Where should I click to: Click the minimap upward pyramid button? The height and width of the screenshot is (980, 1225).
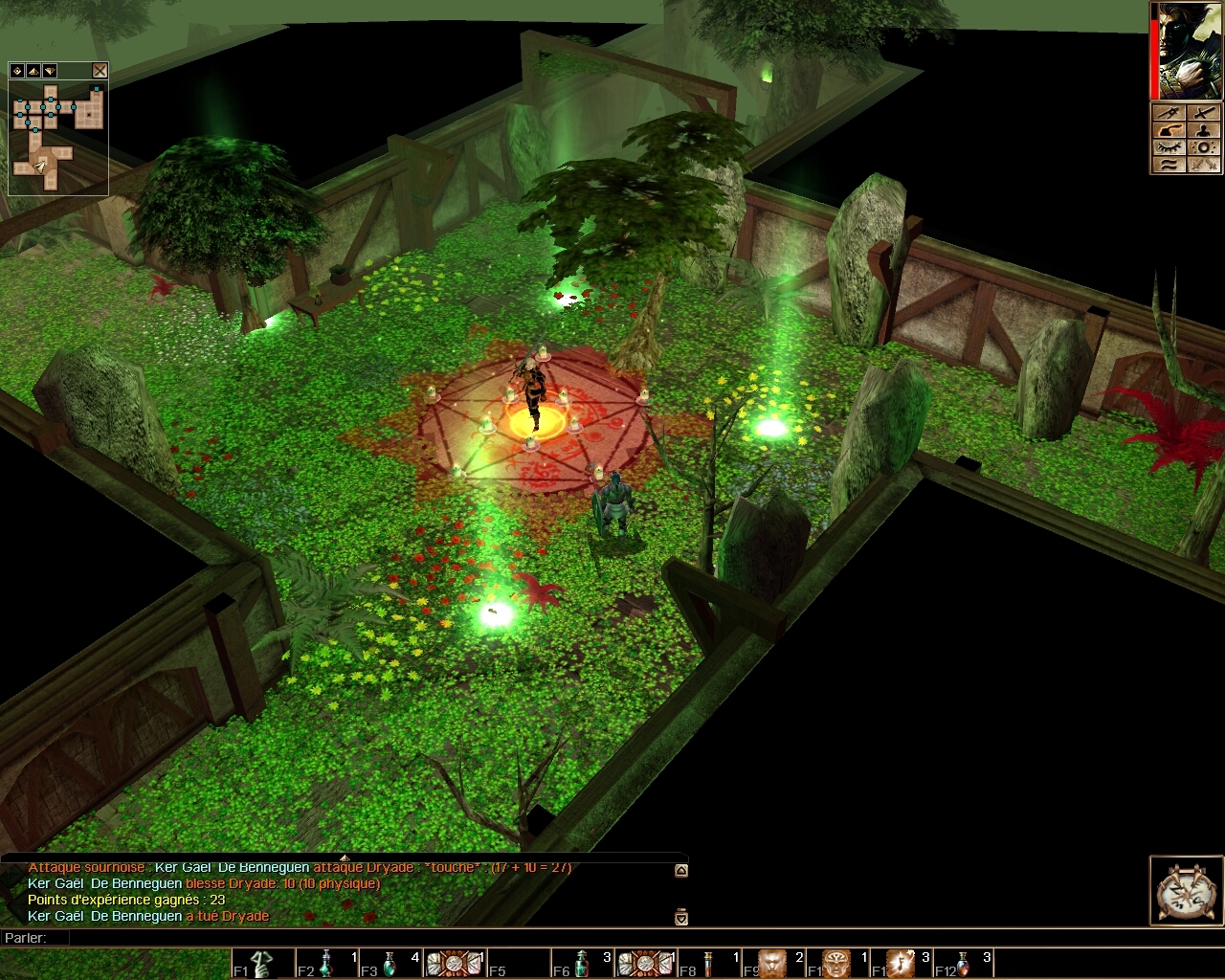tap(33, 71)
